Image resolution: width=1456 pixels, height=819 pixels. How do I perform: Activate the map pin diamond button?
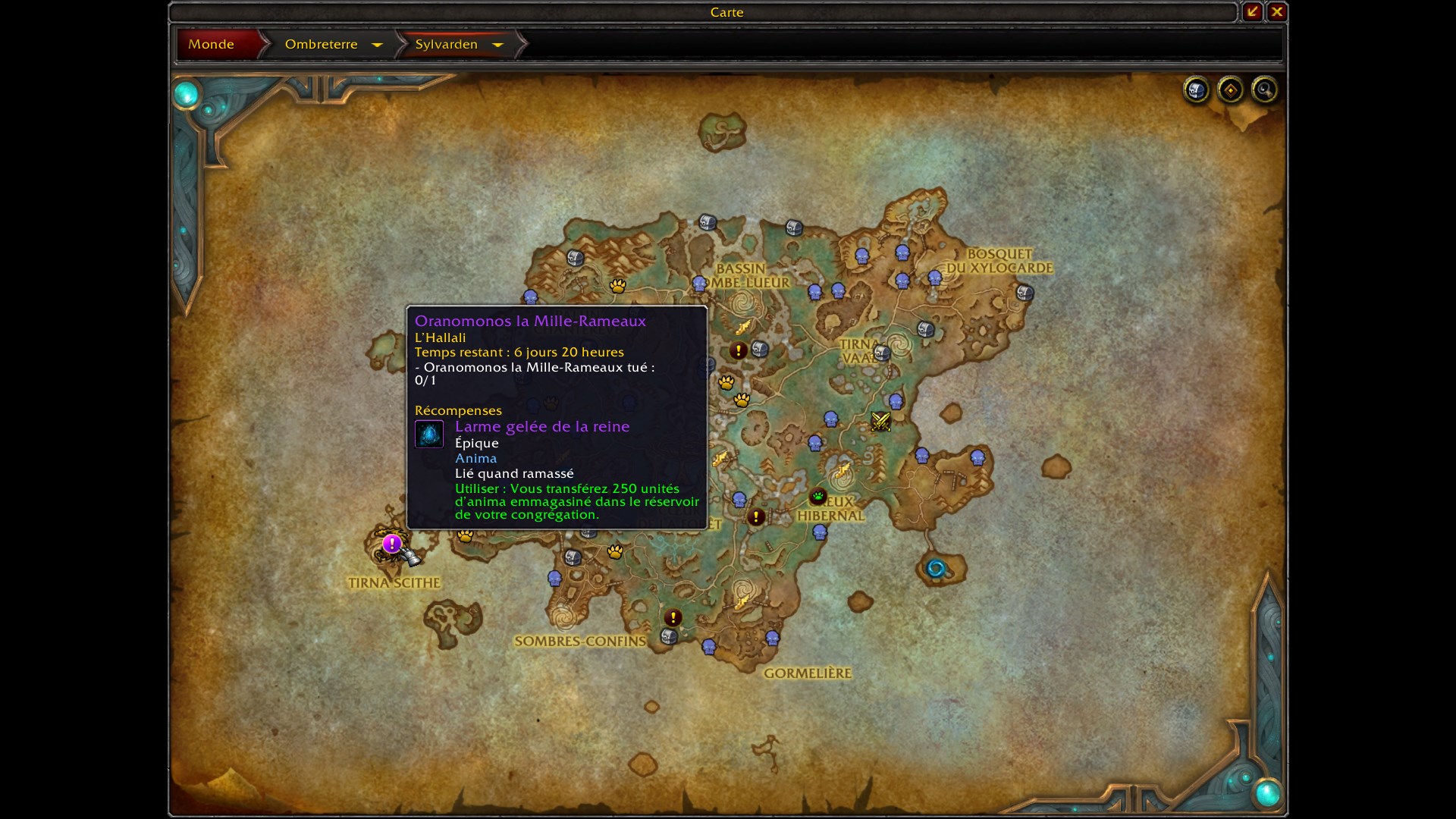(x=1230, y=90)
